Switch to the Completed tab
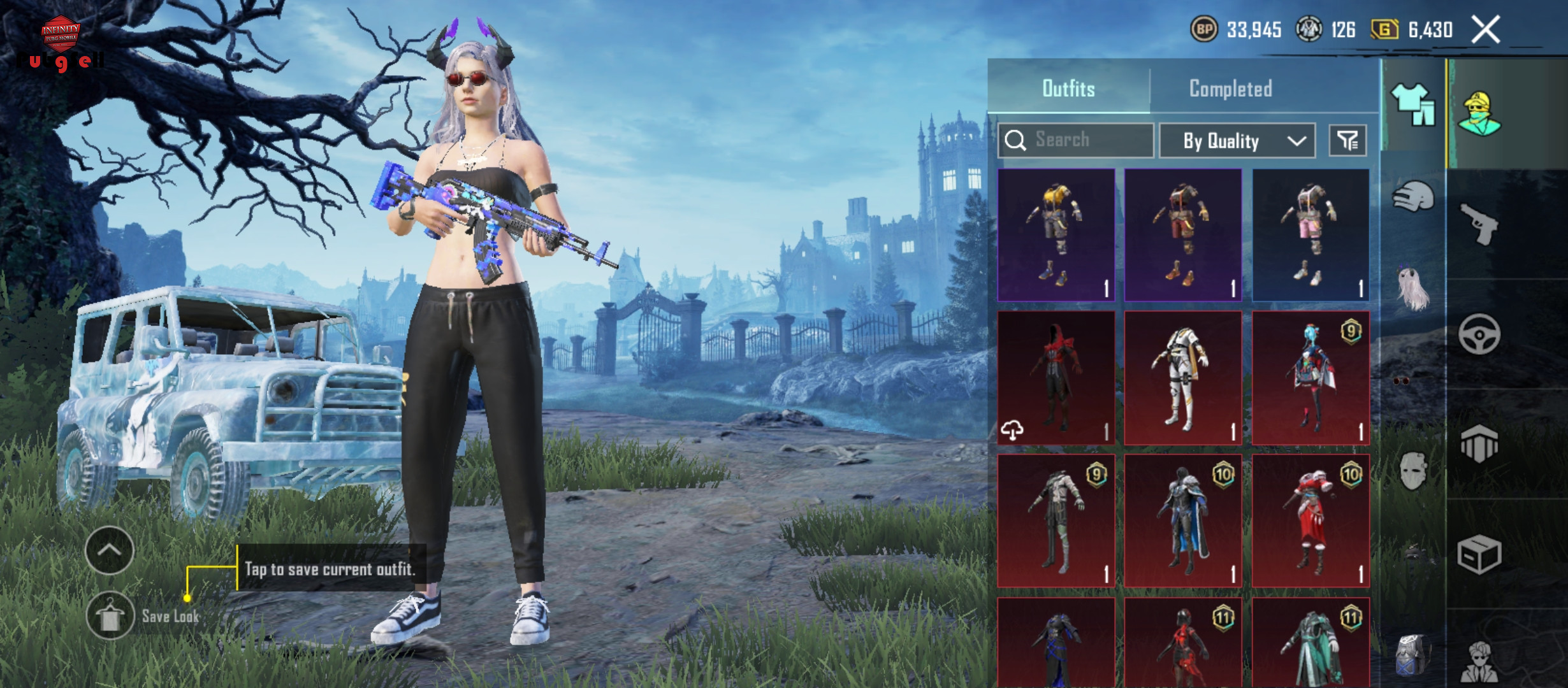 pos(1230,89)
